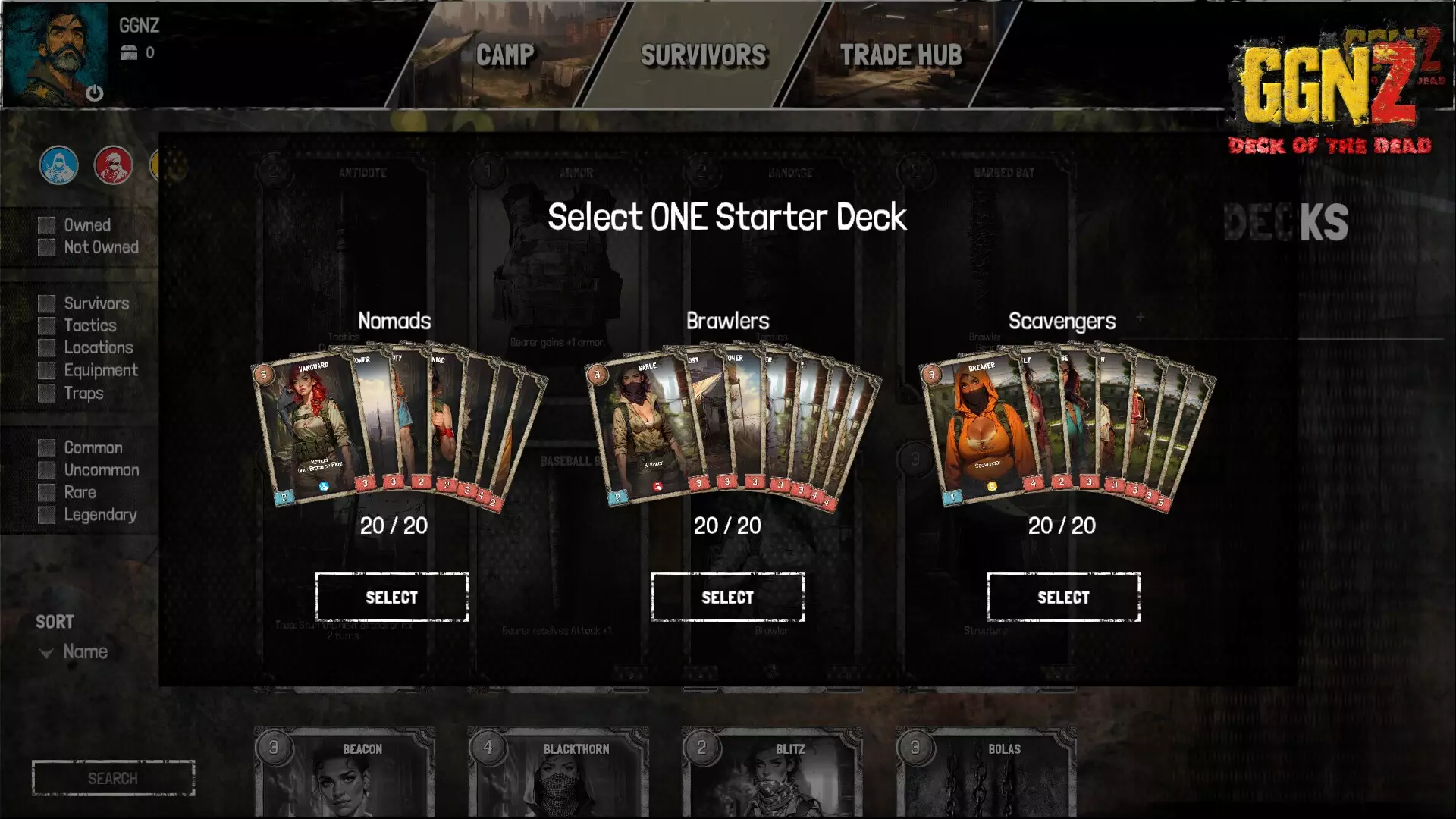Viewport: 1456px width, 819px height.
Task: Check the Survivors card type filter
Action: click(47, 303)
